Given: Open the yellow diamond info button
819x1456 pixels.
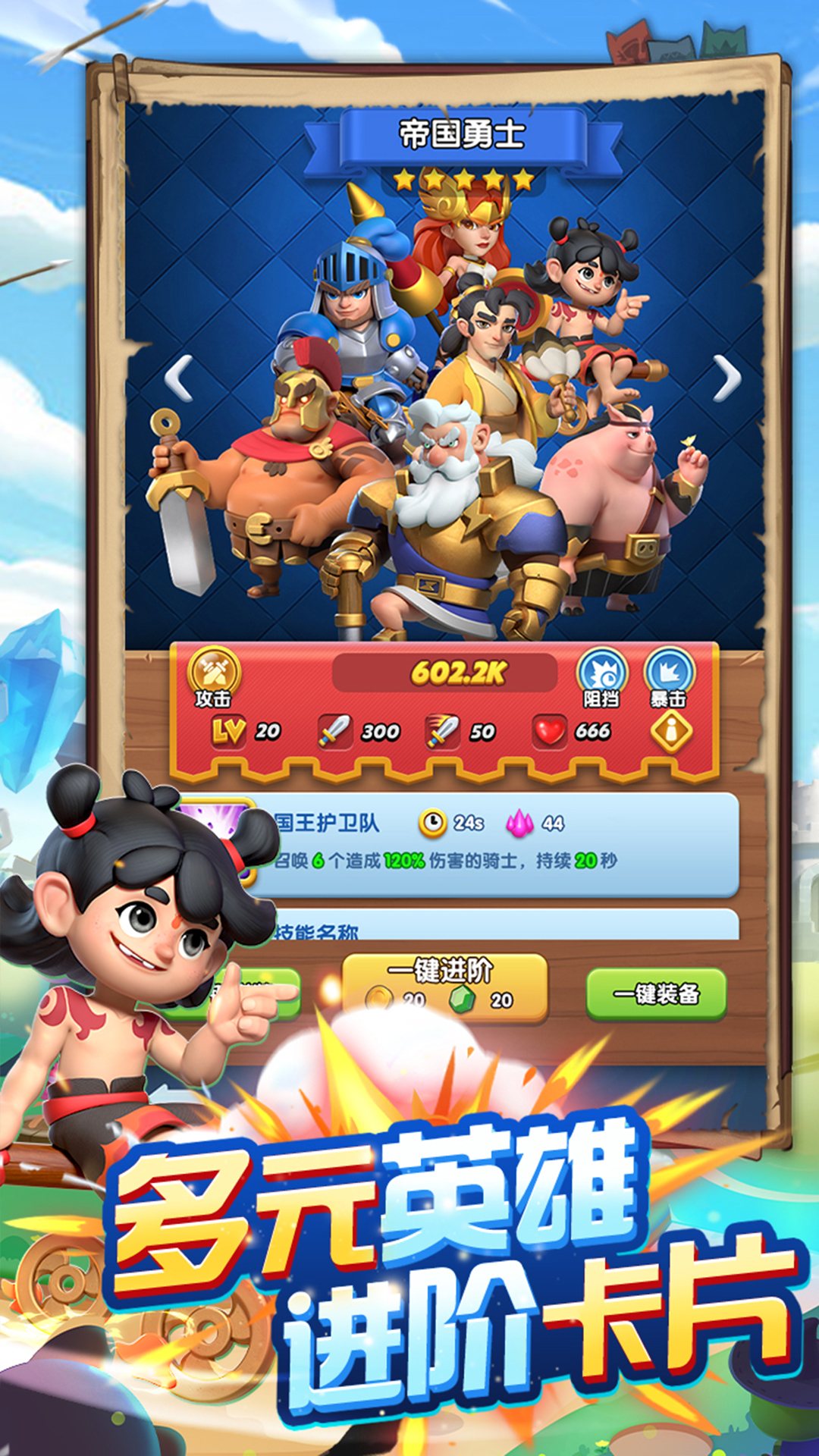Looking at the screenshot, I should coord(671,731).
